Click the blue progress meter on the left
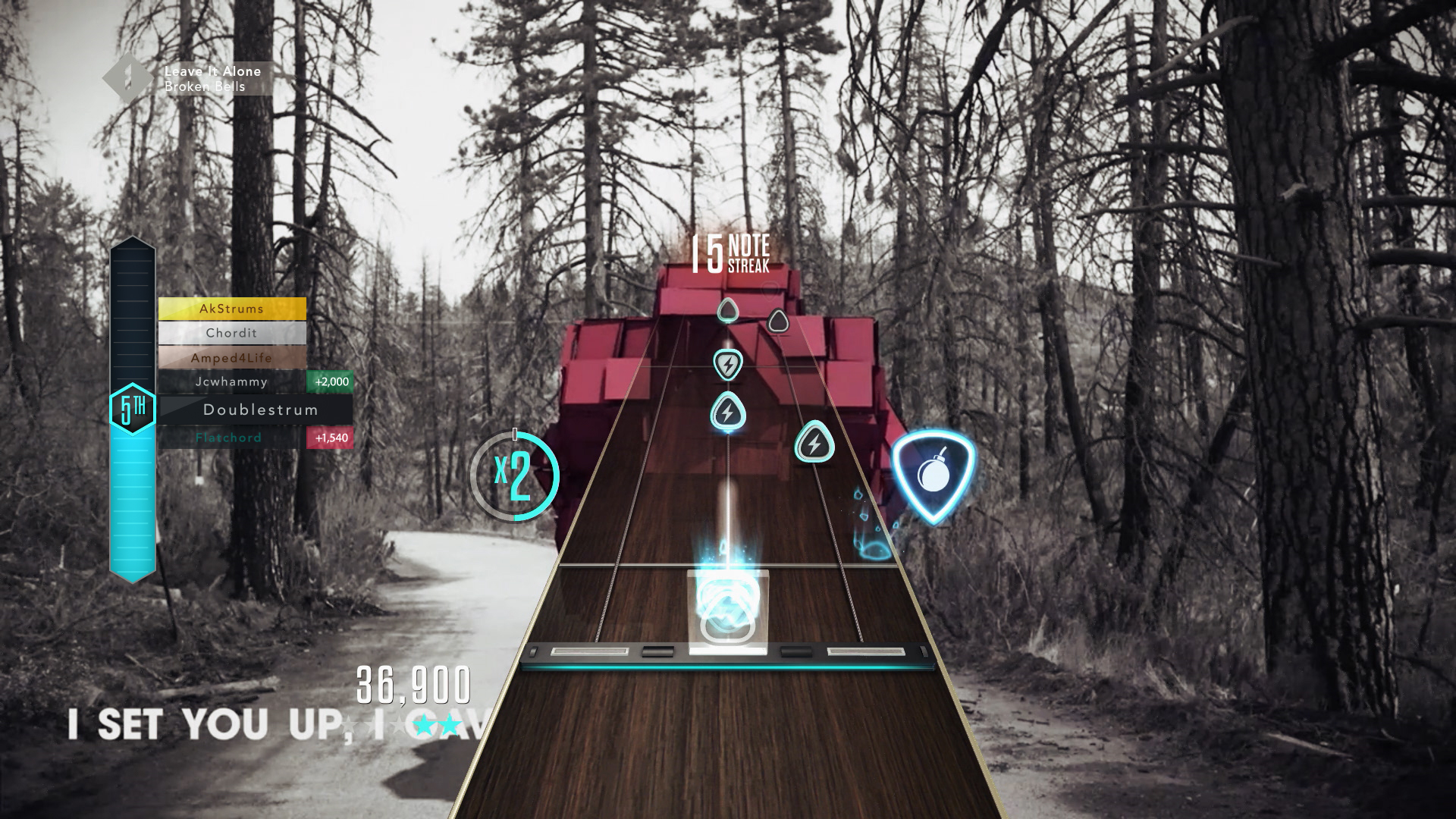1456x819 pixels. click(x=132, y=493)
